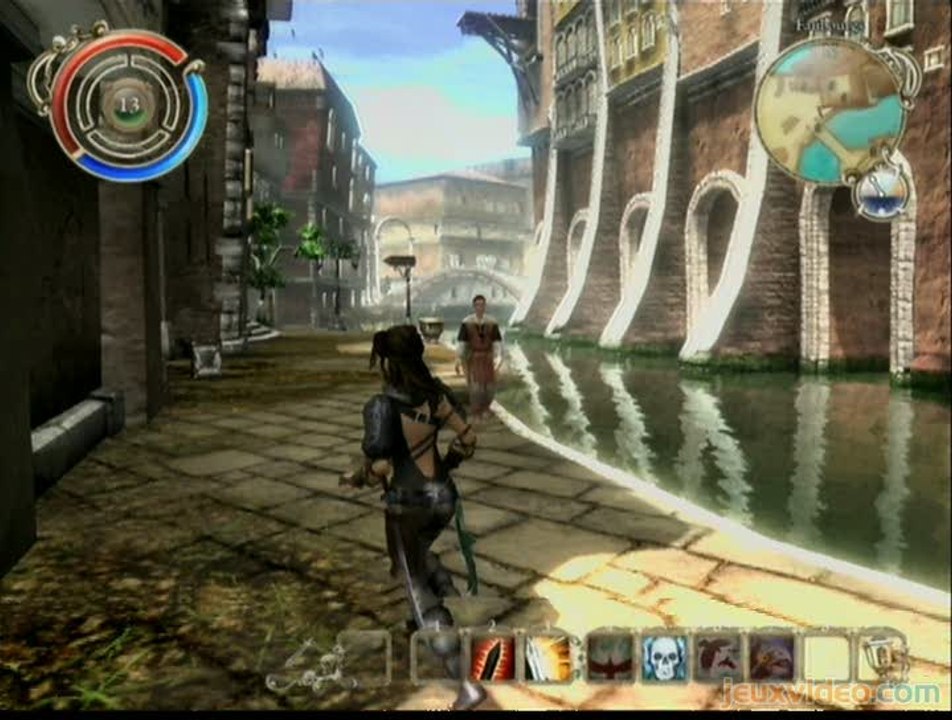Click the day-night clock dial
The height and width of the screenshot is (720, 952).
click(881, 191)
